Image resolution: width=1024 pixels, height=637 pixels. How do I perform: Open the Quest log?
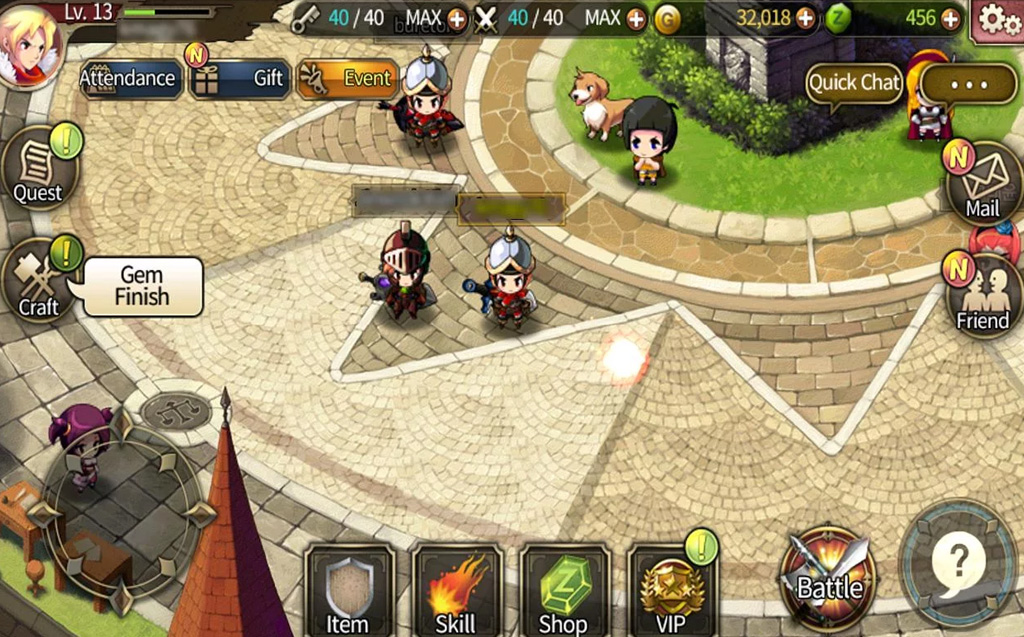(38, 168)
